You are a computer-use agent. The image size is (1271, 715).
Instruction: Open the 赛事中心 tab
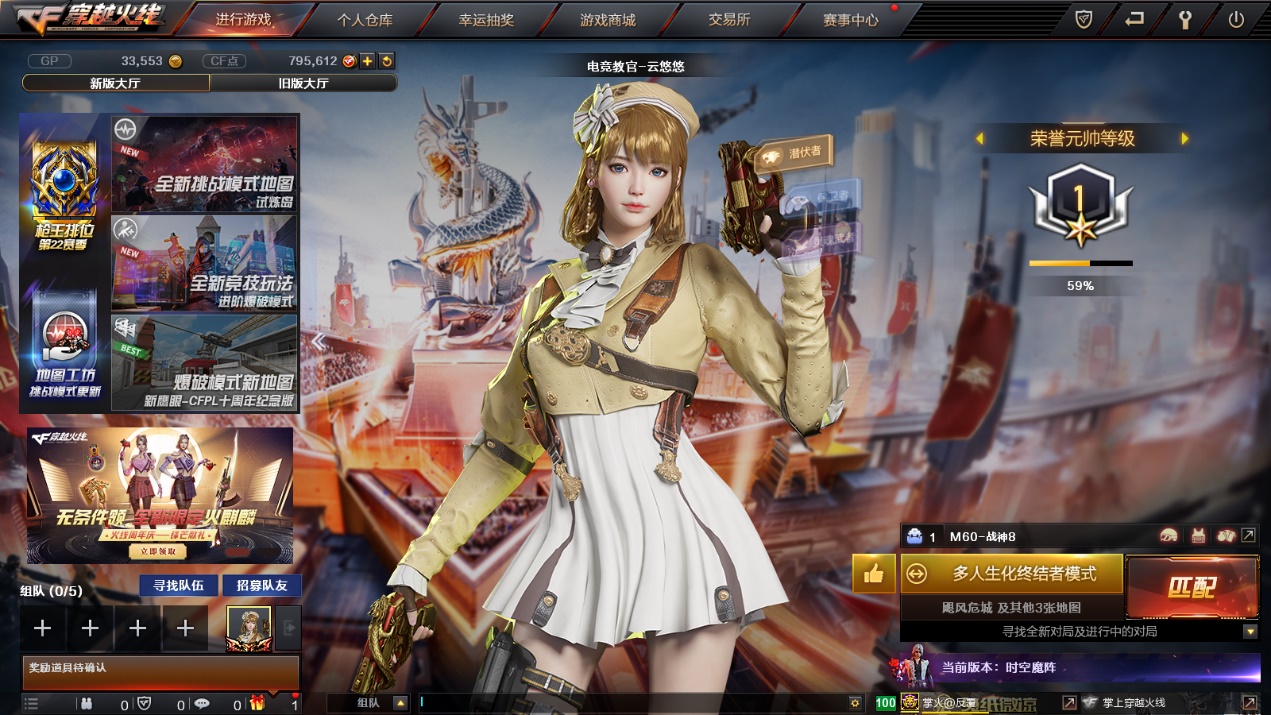point(851,19)
